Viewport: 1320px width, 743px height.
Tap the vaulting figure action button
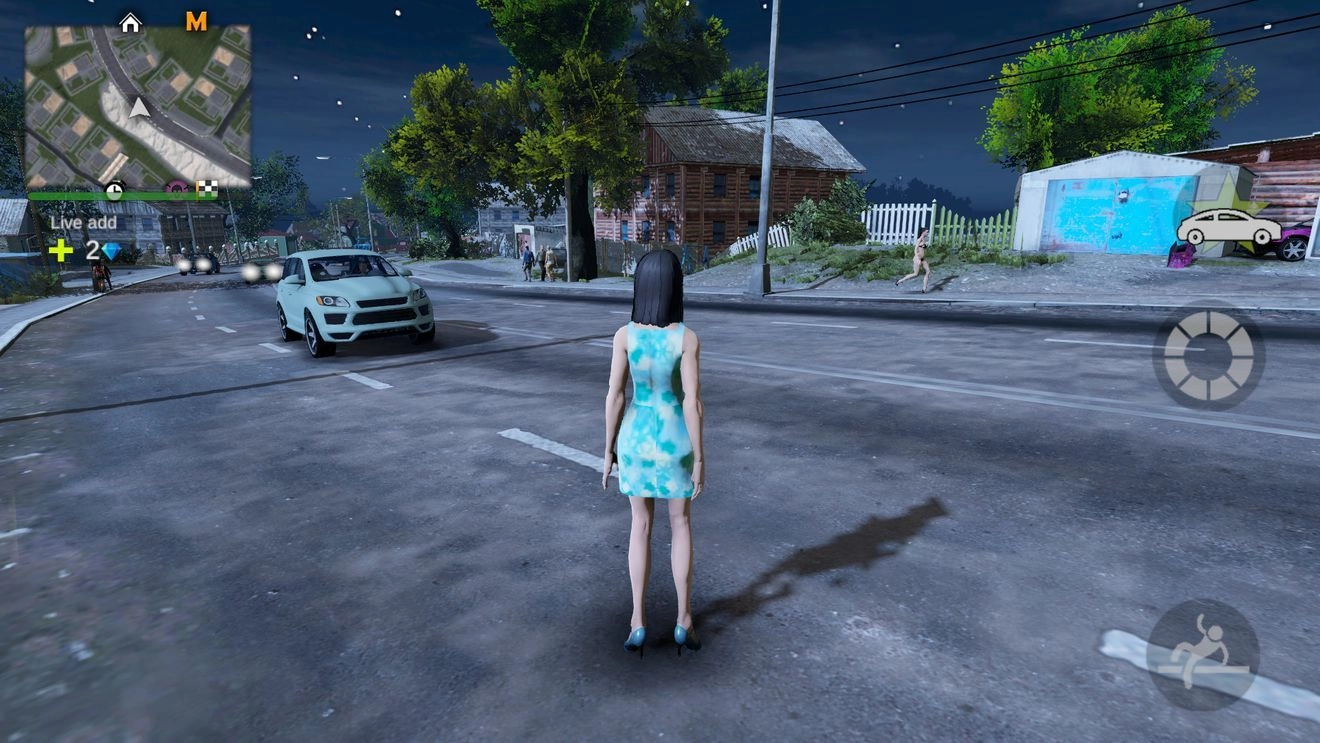tap(1202, 654)
